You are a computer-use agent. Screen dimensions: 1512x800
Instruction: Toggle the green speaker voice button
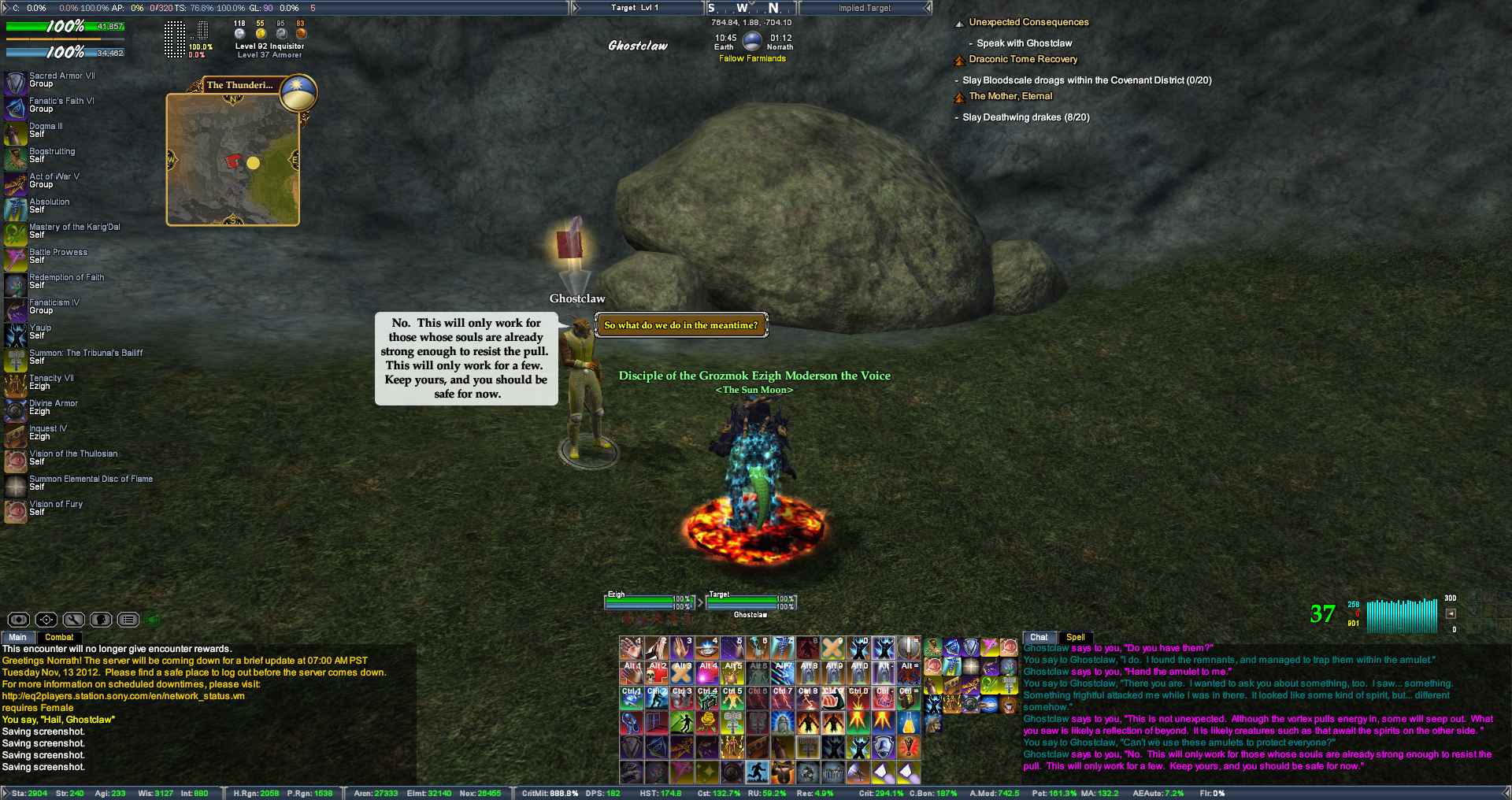click(x=154, y=620)
